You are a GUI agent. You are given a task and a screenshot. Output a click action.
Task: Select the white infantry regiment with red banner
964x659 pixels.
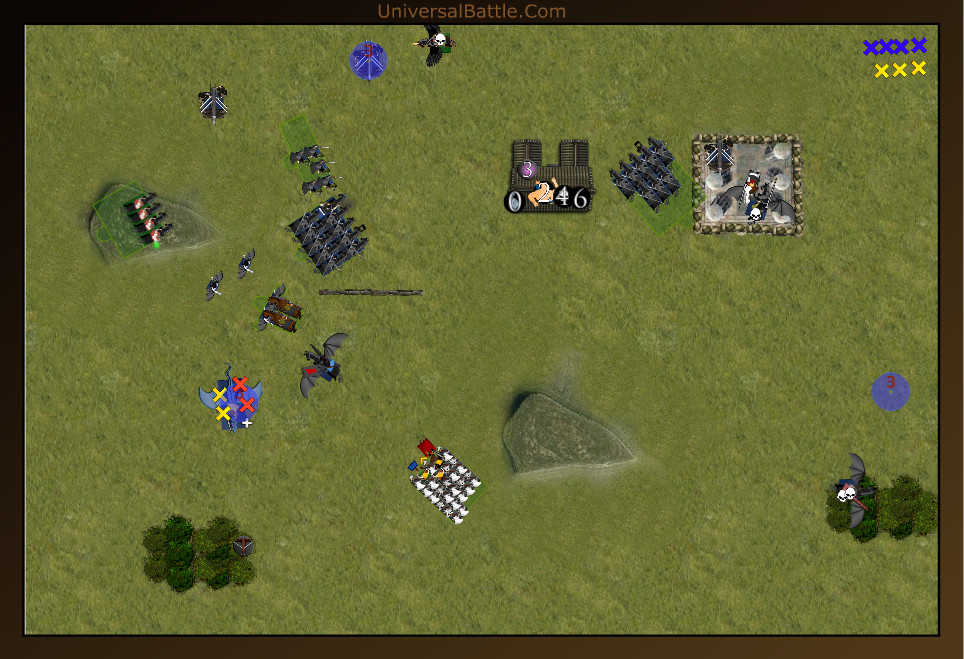[x=447, y=483]
